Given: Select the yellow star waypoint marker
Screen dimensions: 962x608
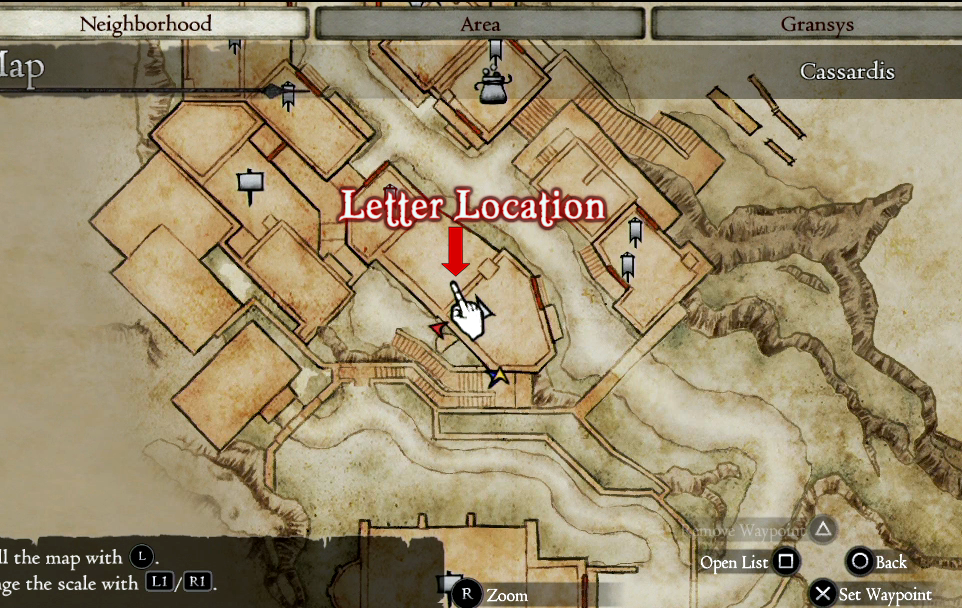Looking at the screenshot, I should (x=497, y=376).
